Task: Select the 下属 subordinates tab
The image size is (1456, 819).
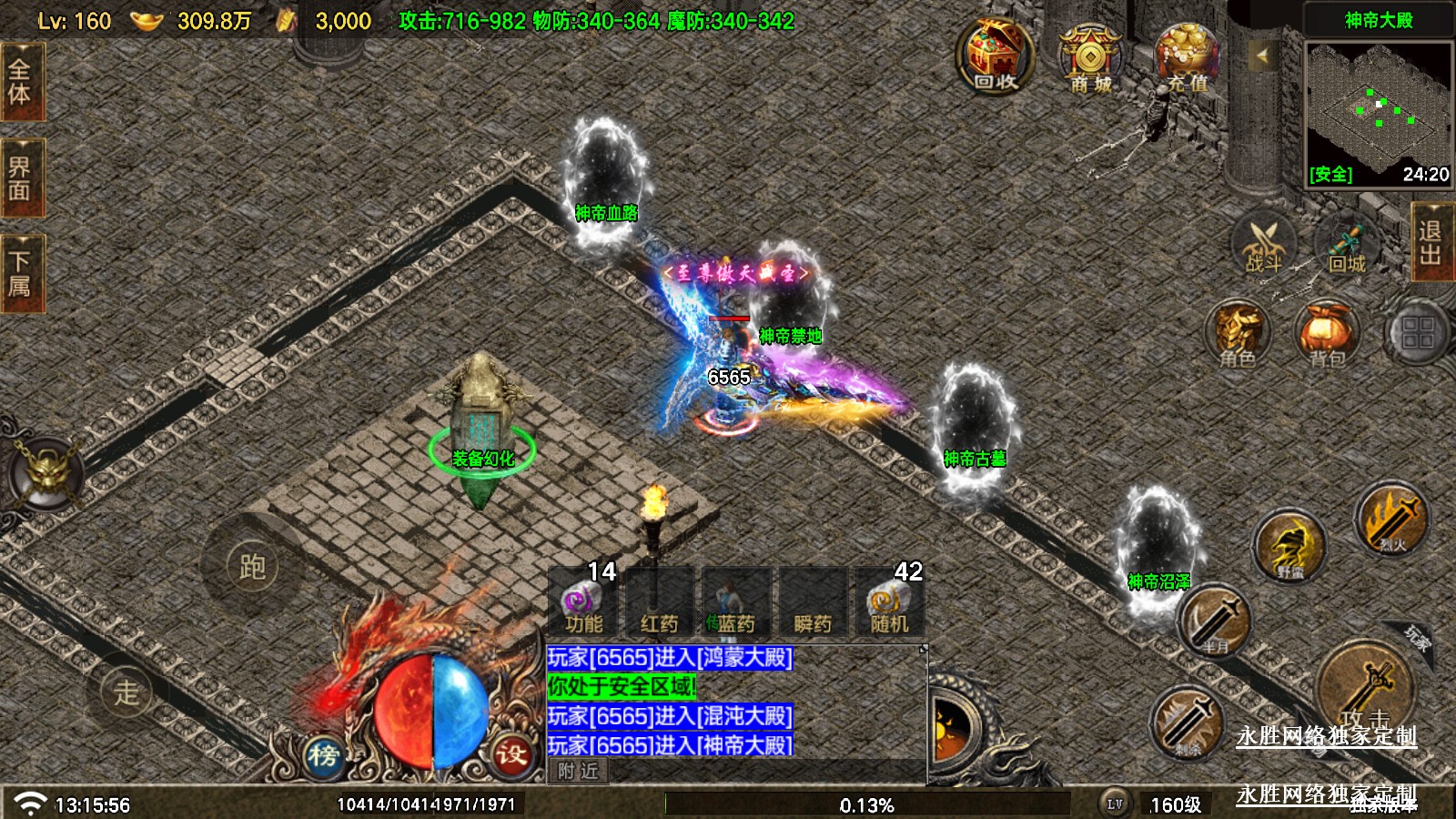Action: (20, 274)
